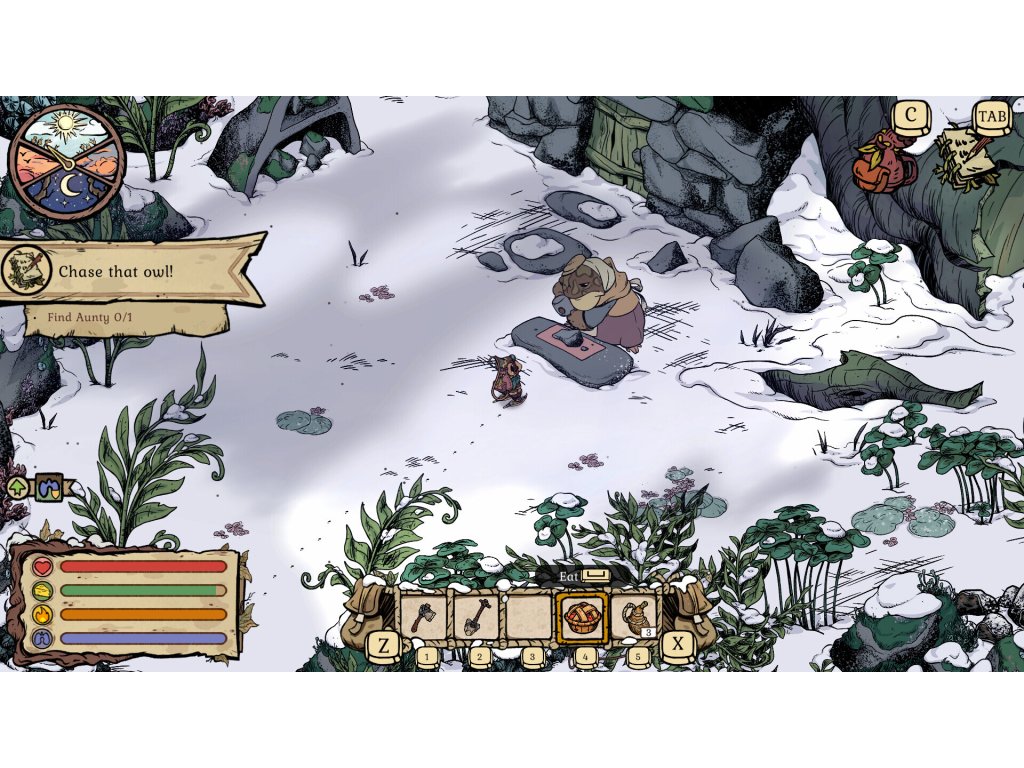Click the blue footprints status icon
Image resolution: width=1024 pixels, height=768 pixels.
[x=49, y=489]
